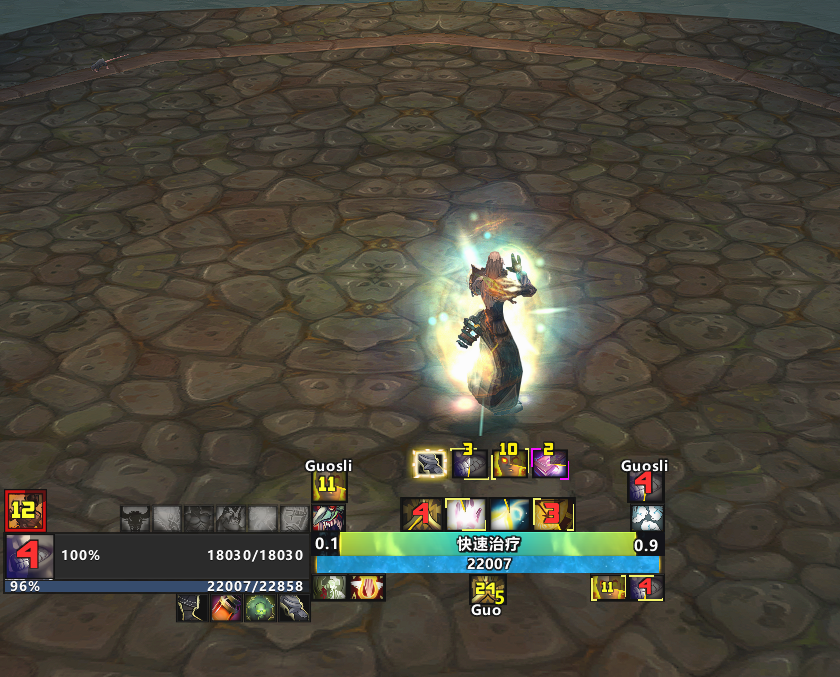Click the ghostly green figure icon

329,588
